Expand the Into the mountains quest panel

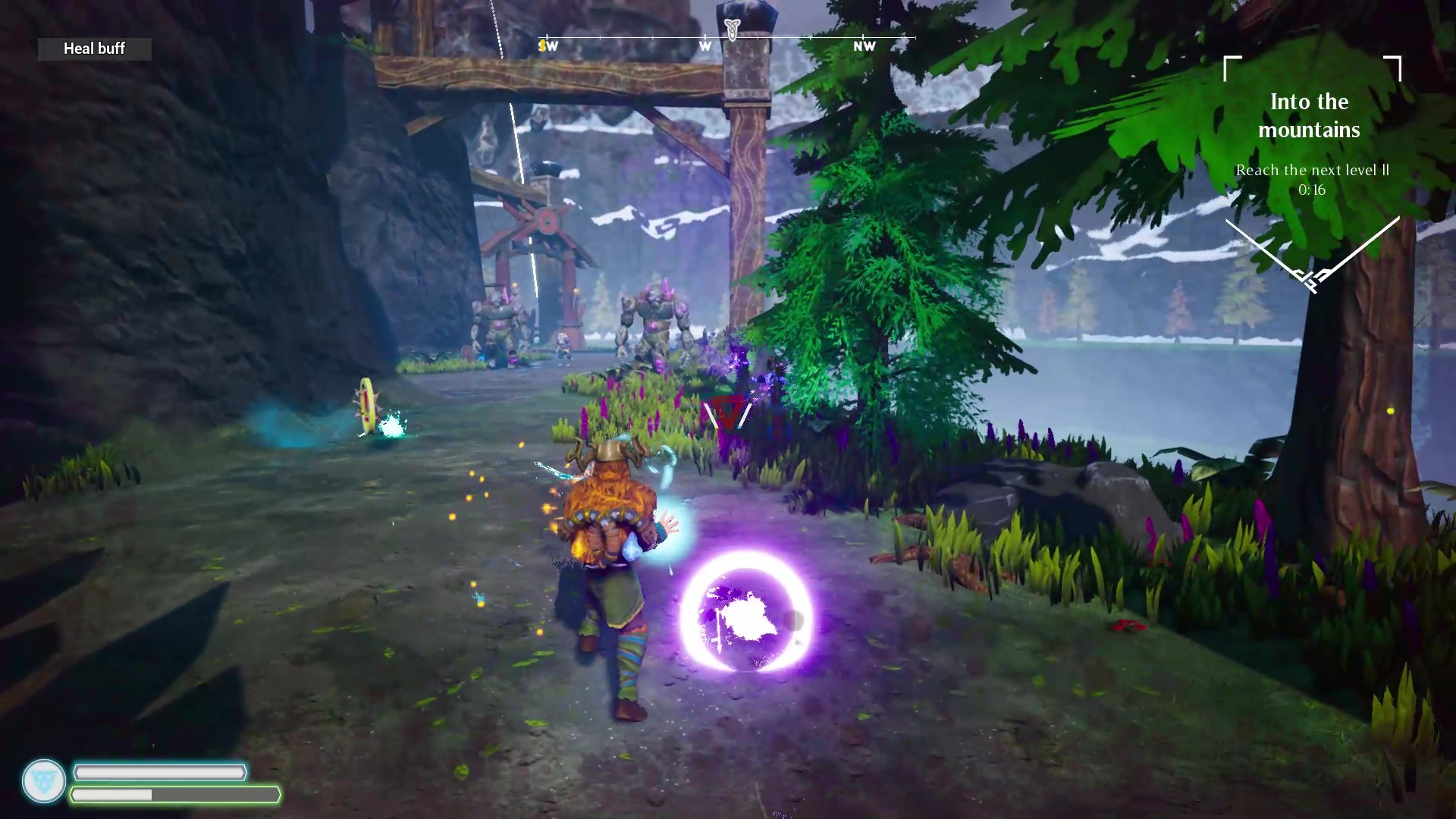[x=1308, y=115]
